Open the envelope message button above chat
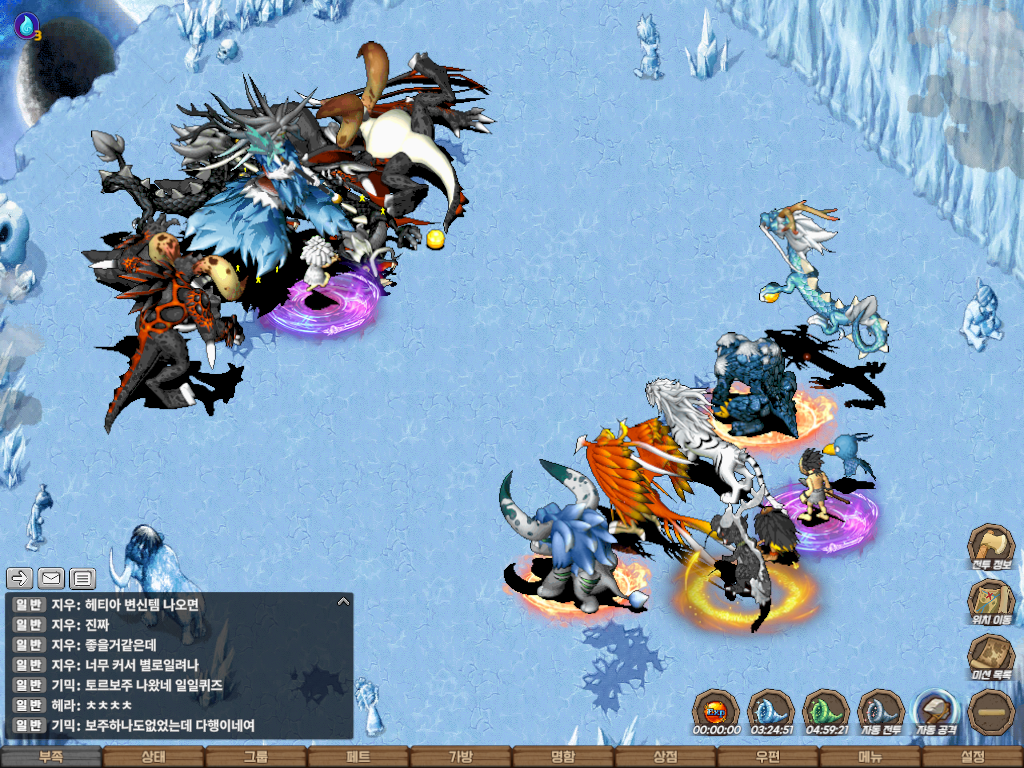Viewport: 1024px width, 768px height. click(x=51, y=577)
